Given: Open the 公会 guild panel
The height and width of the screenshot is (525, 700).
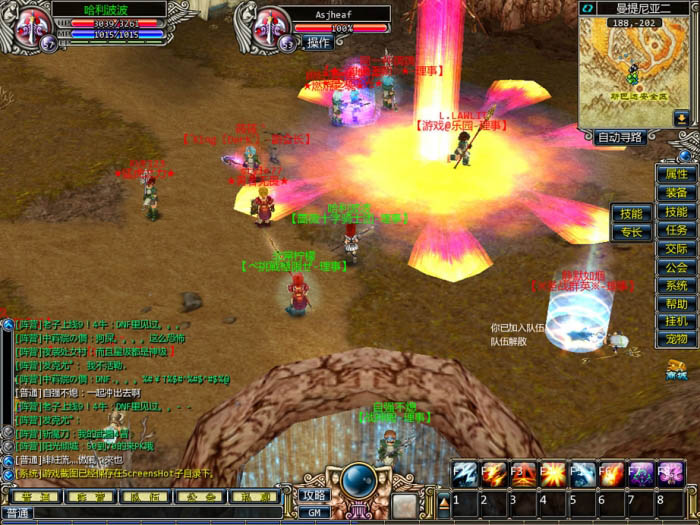Looking at the screenshot, I should [676, 267].
